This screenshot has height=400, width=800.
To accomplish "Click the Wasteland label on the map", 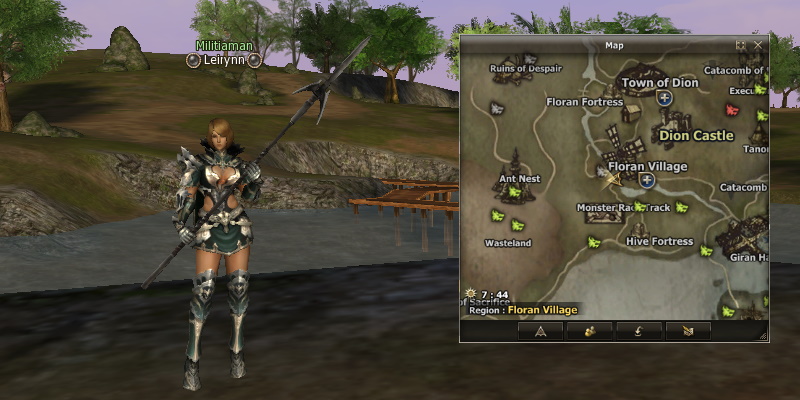I will [x=506, y=243].
